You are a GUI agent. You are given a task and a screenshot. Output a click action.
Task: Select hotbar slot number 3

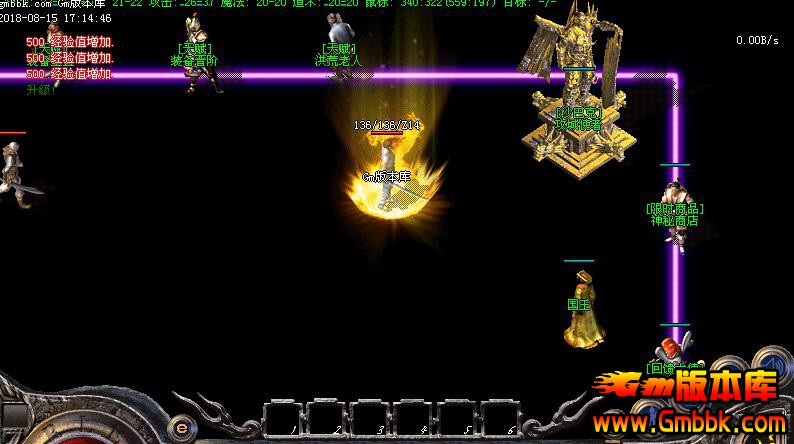(x=371, y=420)
